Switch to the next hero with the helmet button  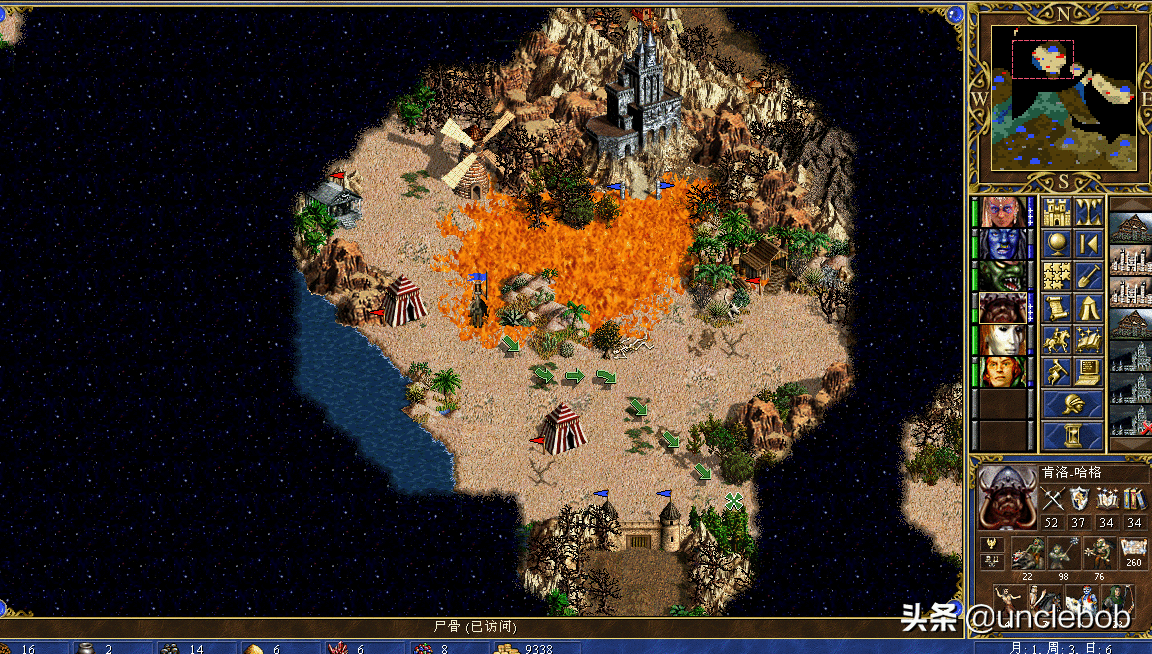tap(1072, 405)
